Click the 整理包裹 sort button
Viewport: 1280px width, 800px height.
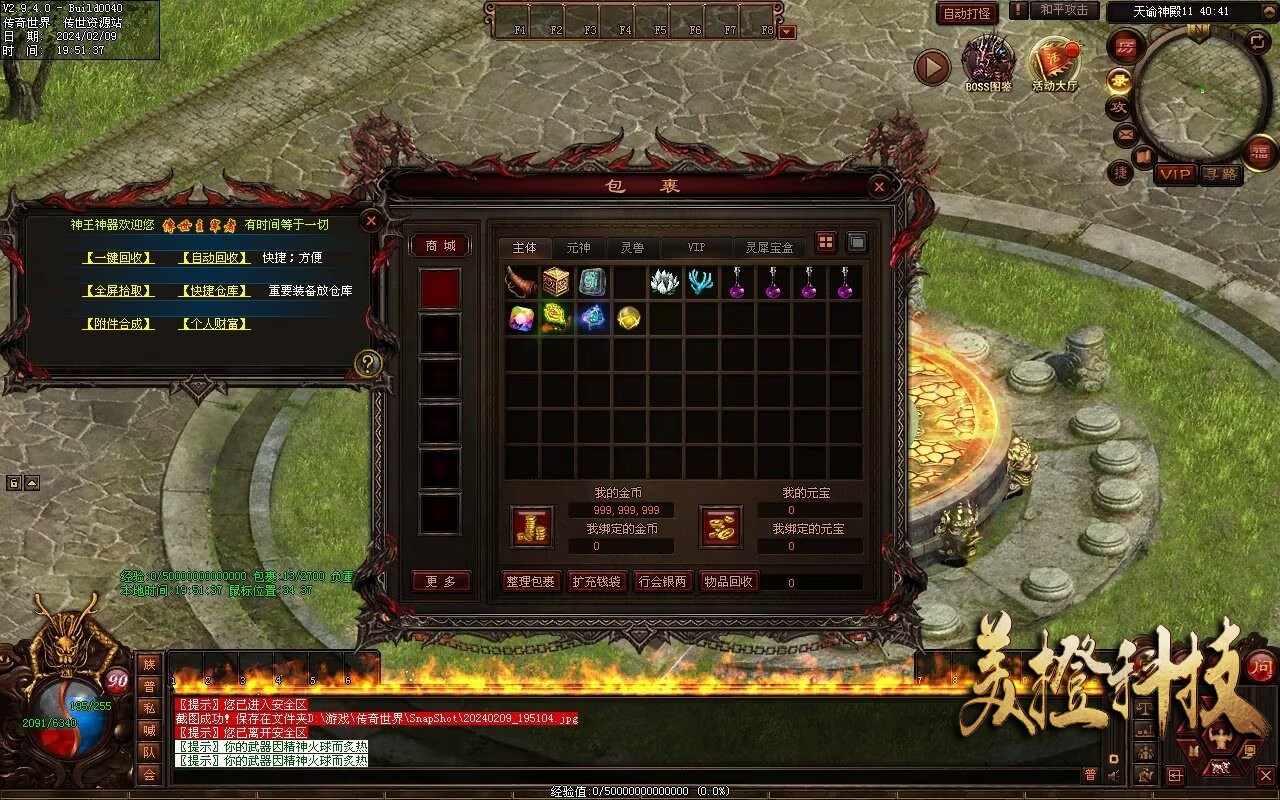[x=530, y=581]
